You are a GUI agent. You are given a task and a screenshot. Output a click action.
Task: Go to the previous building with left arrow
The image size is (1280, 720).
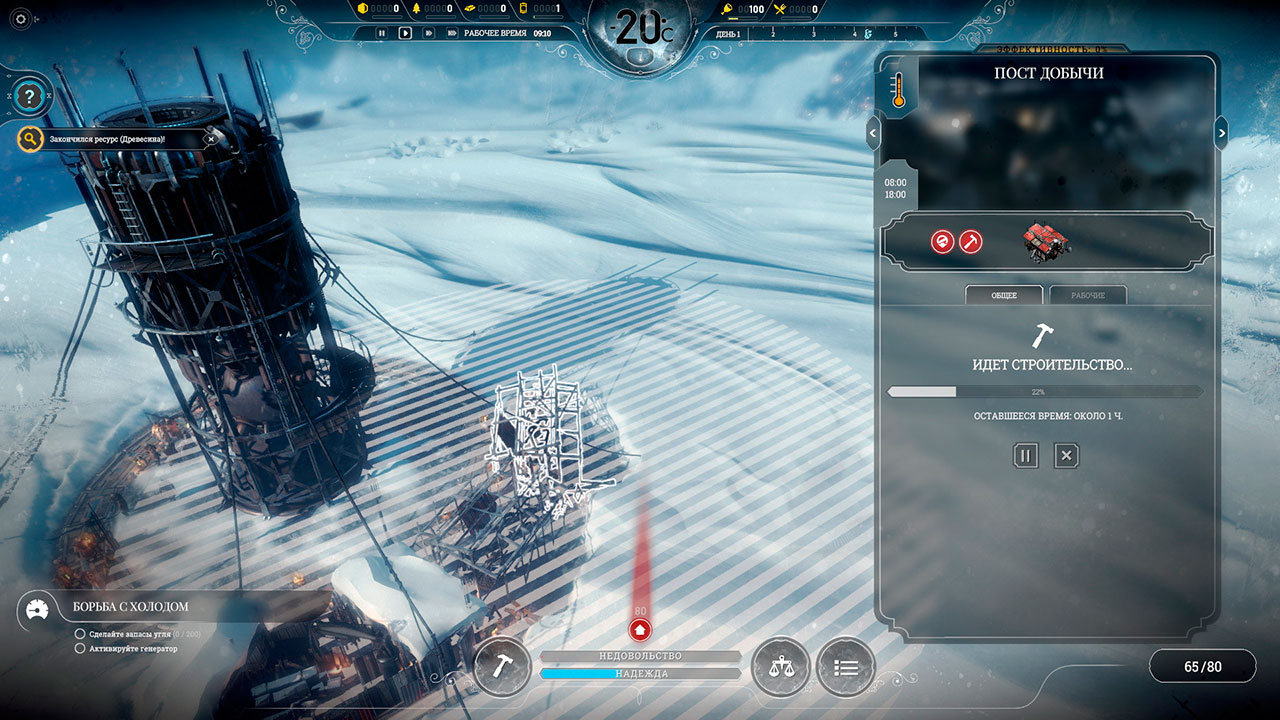tap(873, 132)
